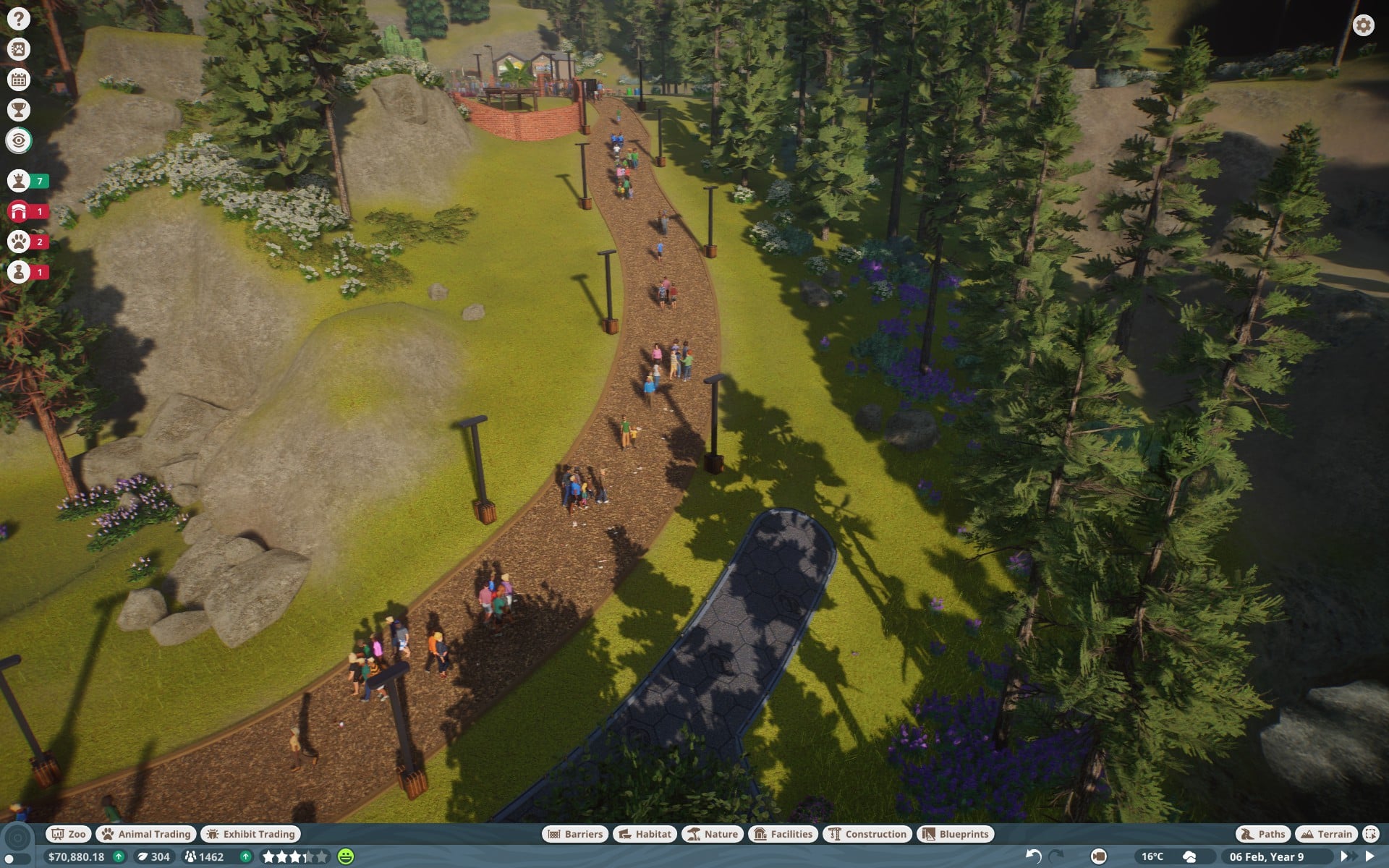
Task: Undo the last action
Action: point(1033,856)
